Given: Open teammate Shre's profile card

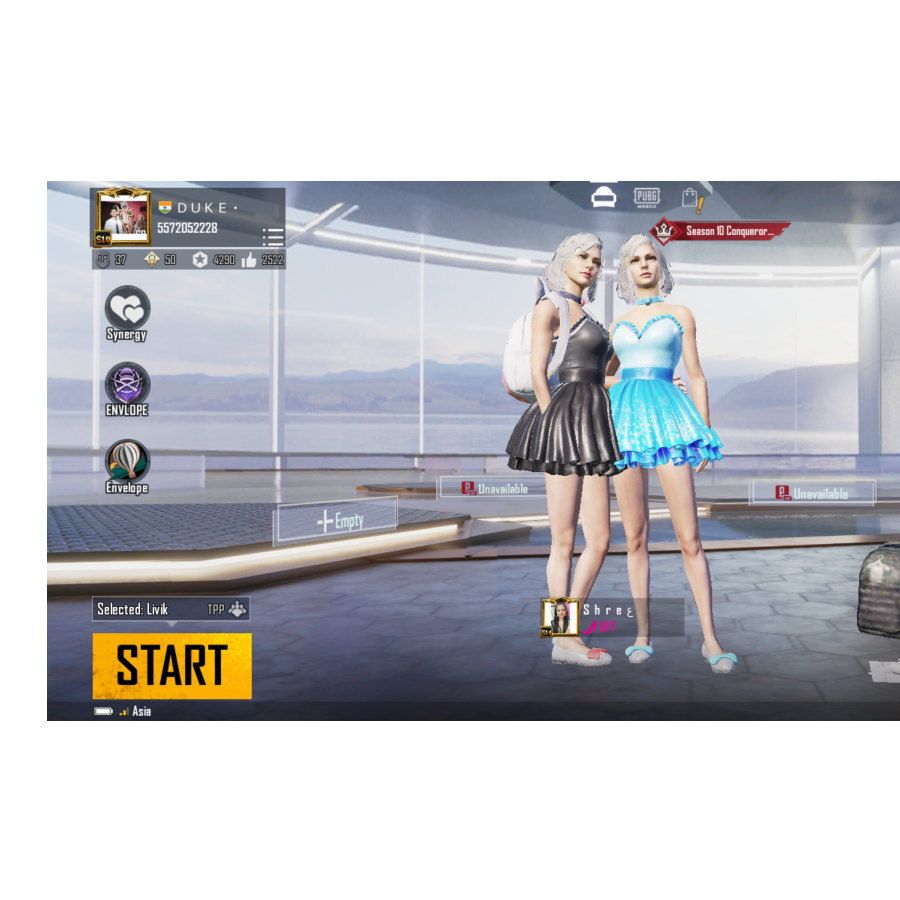Looking at the screenshot, I should point(612,618).
